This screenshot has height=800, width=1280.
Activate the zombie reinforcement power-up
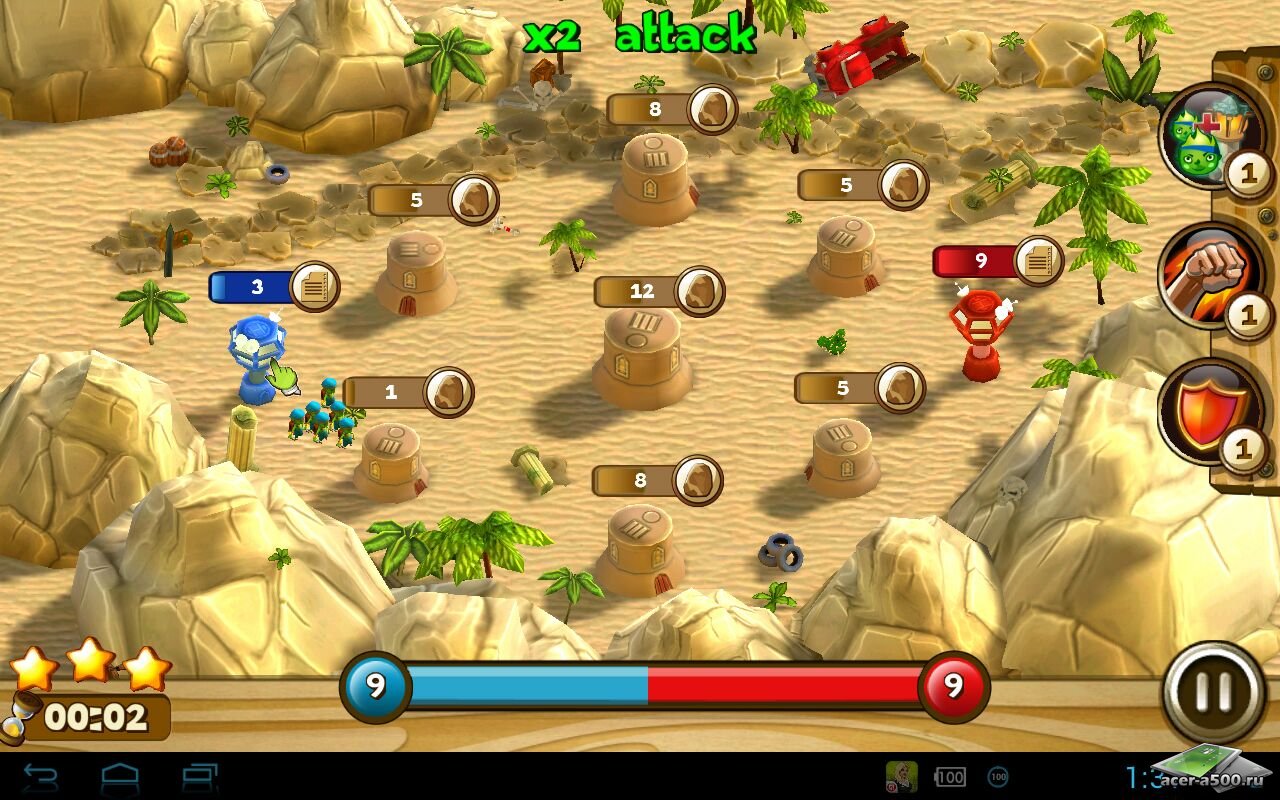[x=1199, y=136]
